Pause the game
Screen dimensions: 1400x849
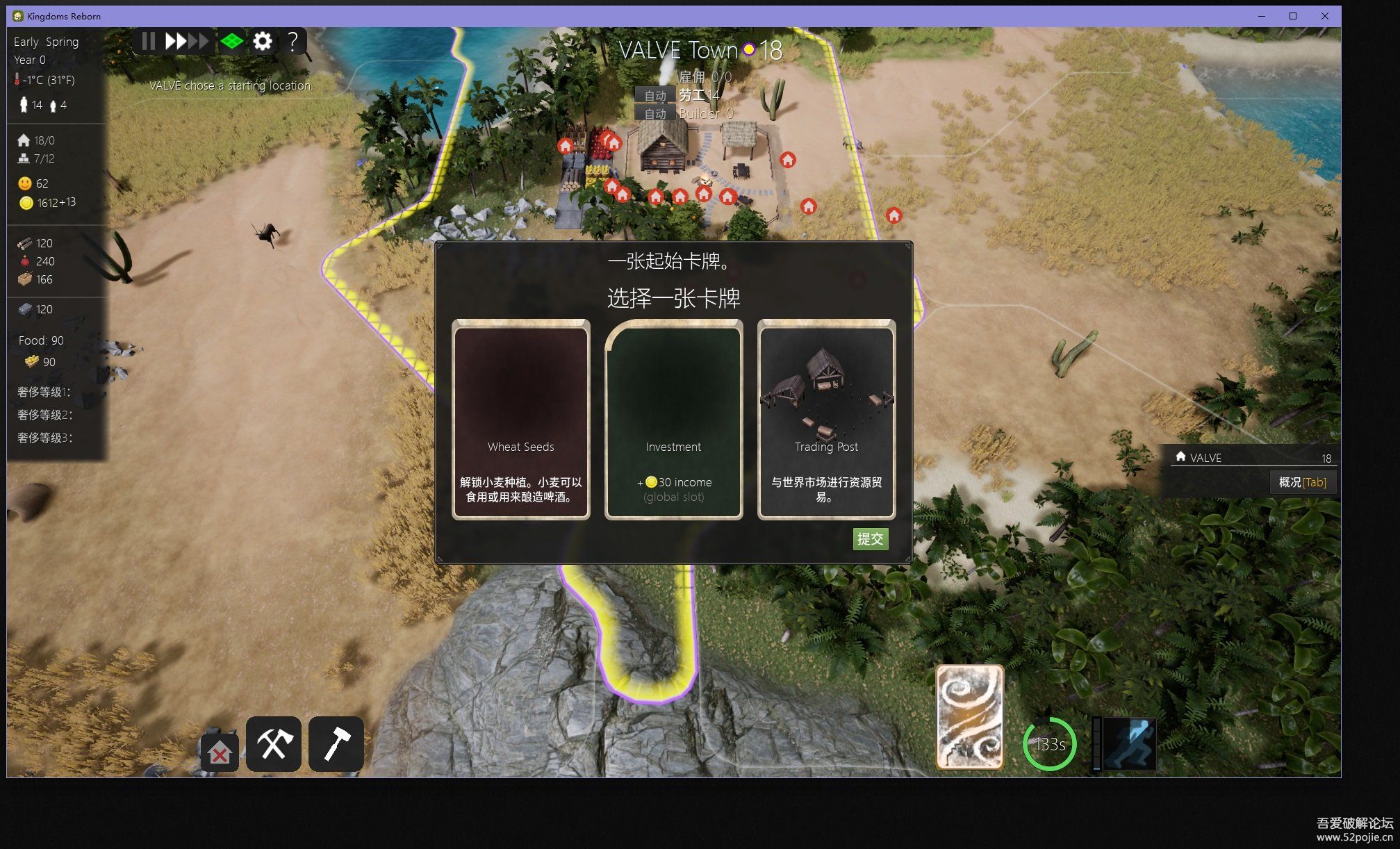[148, 42]
